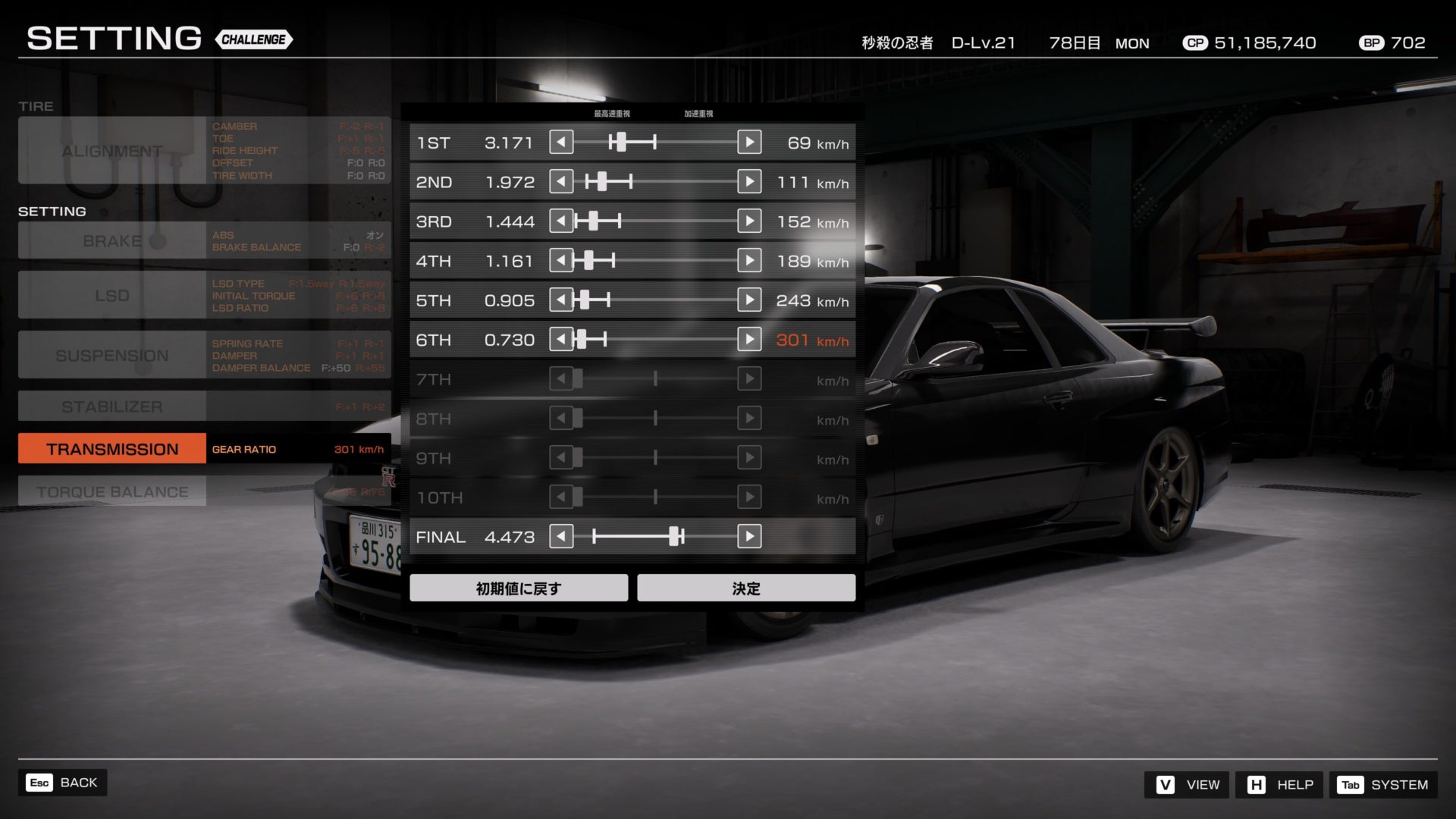The width and height of the screenshot is (1456, 819).
Task: Select the STABILIZER entry
Action: [112, 406]
